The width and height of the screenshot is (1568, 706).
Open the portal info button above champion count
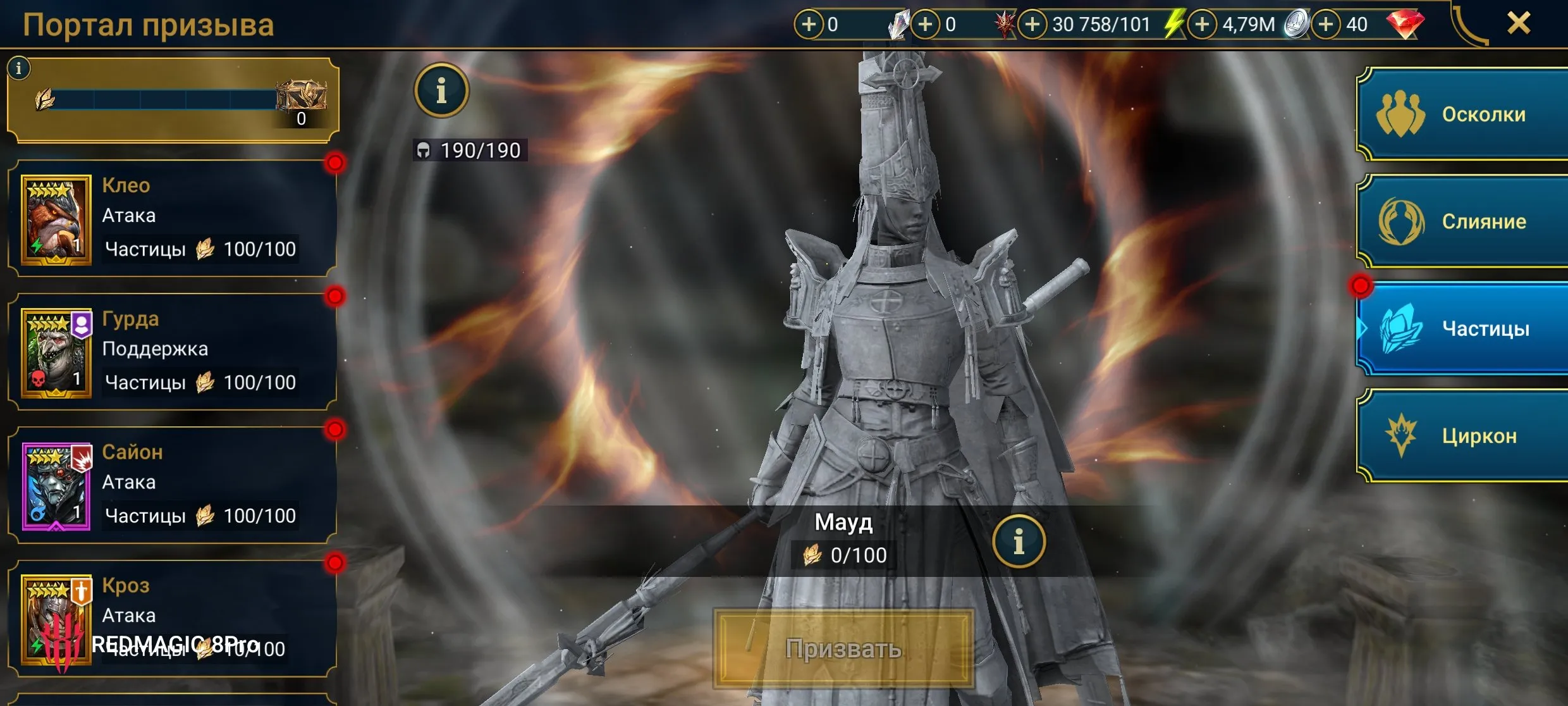click(x=441, y=90)
